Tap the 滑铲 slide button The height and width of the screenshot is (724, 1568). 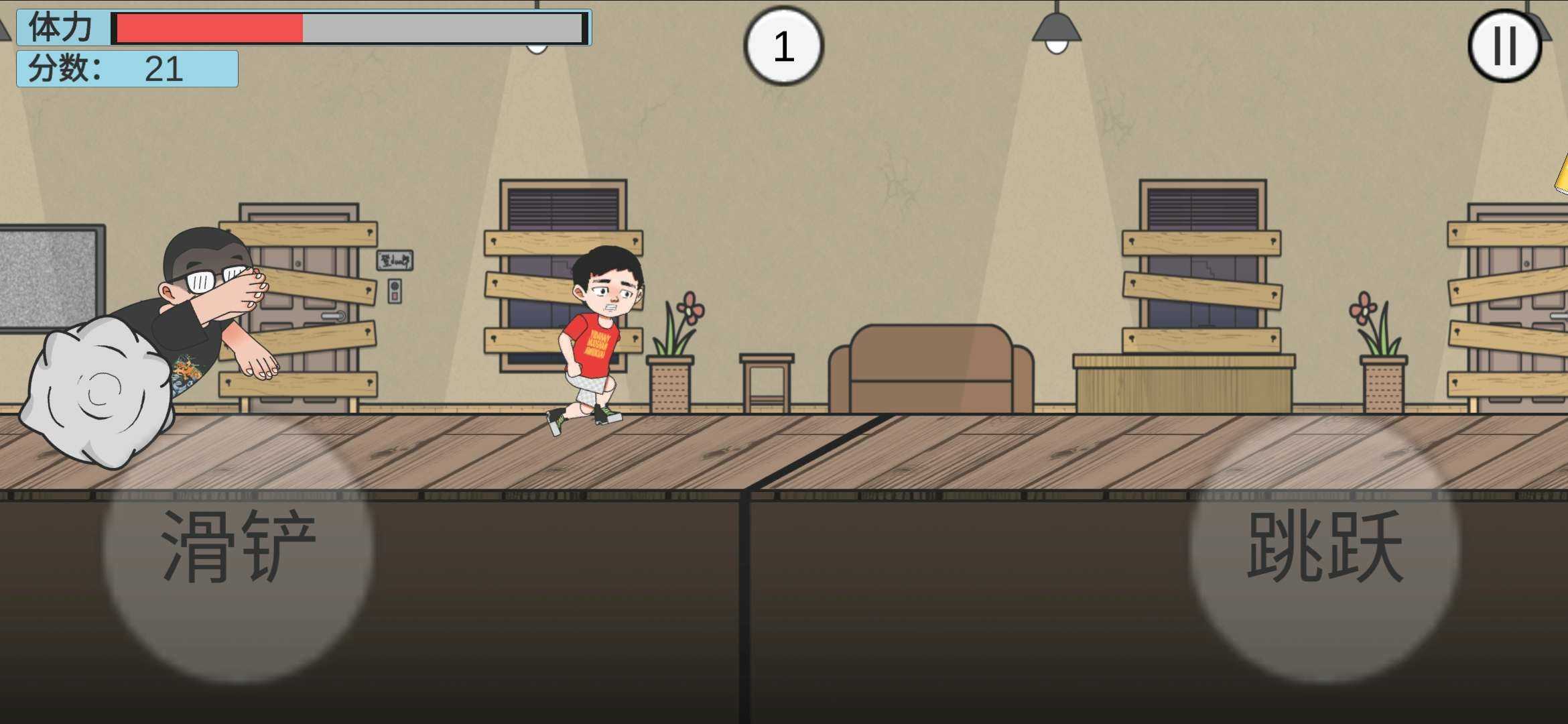tap(238, 546)
